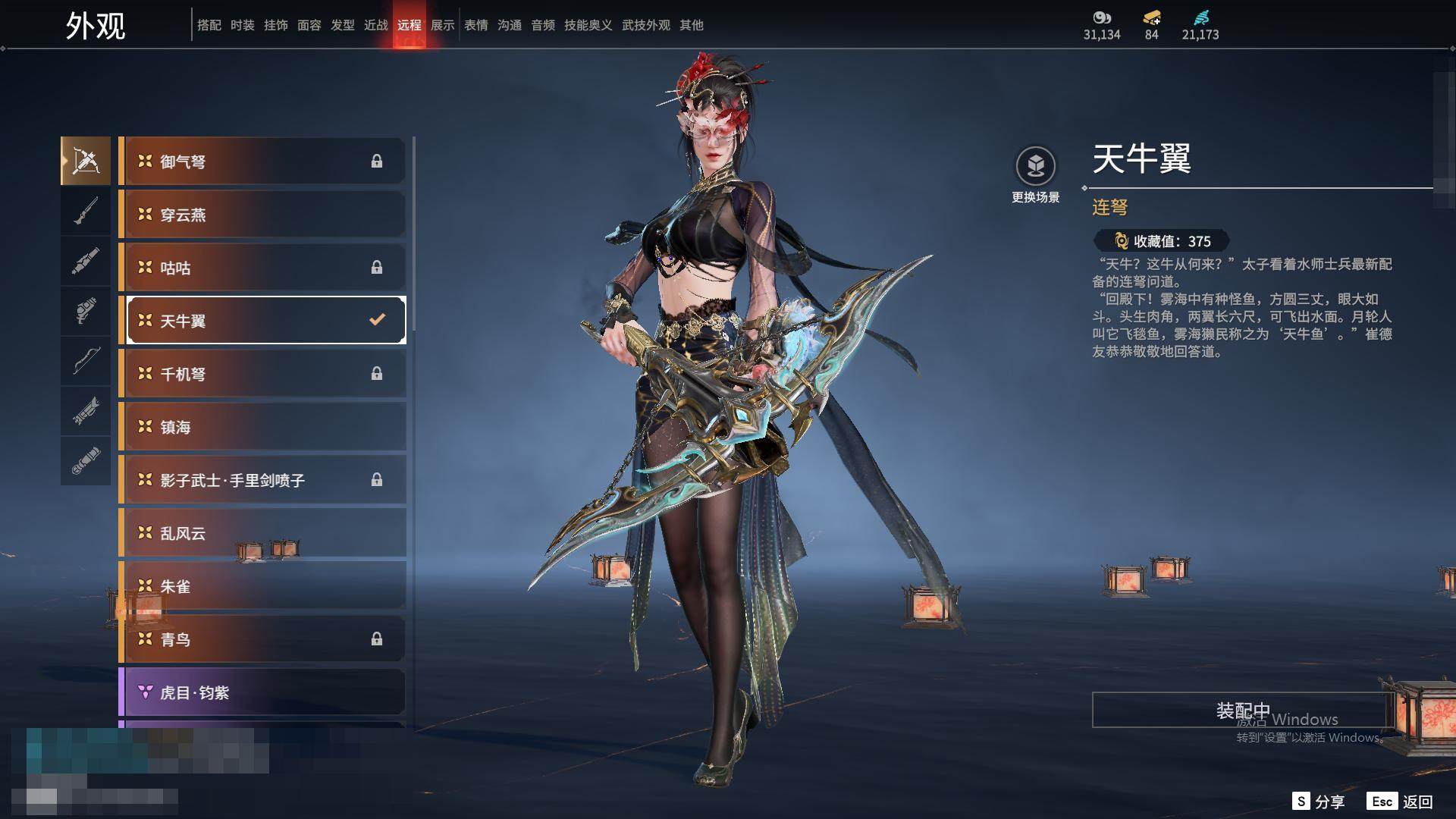Switch to the 技能奥义 tab
The image size is (1456, 819).
[588, 25]
